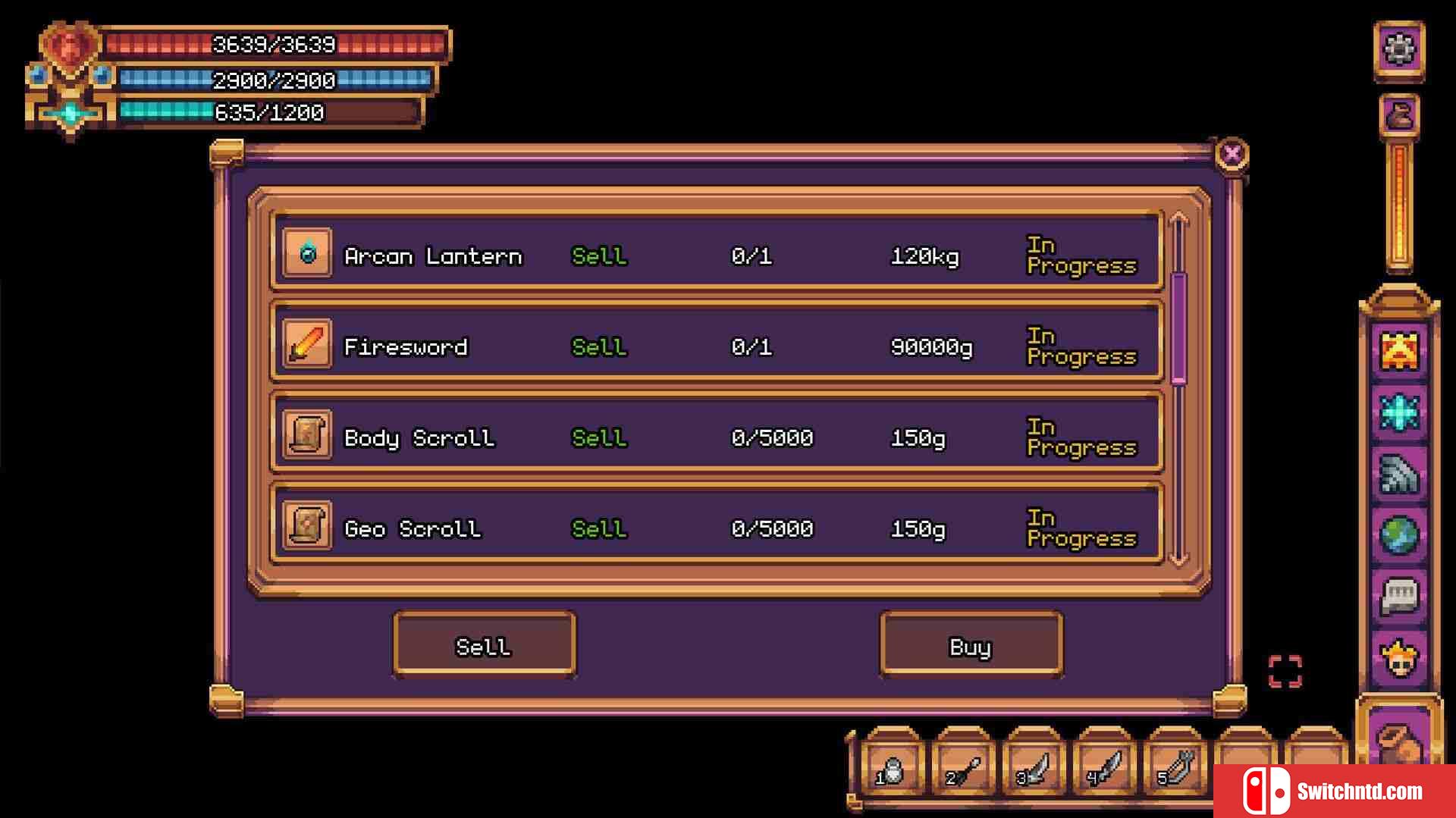The height and width of the screenshot is (818, 1456).
Task: Close the shop window with the X
Action: pyautogui.click(x=1232, y=155)
